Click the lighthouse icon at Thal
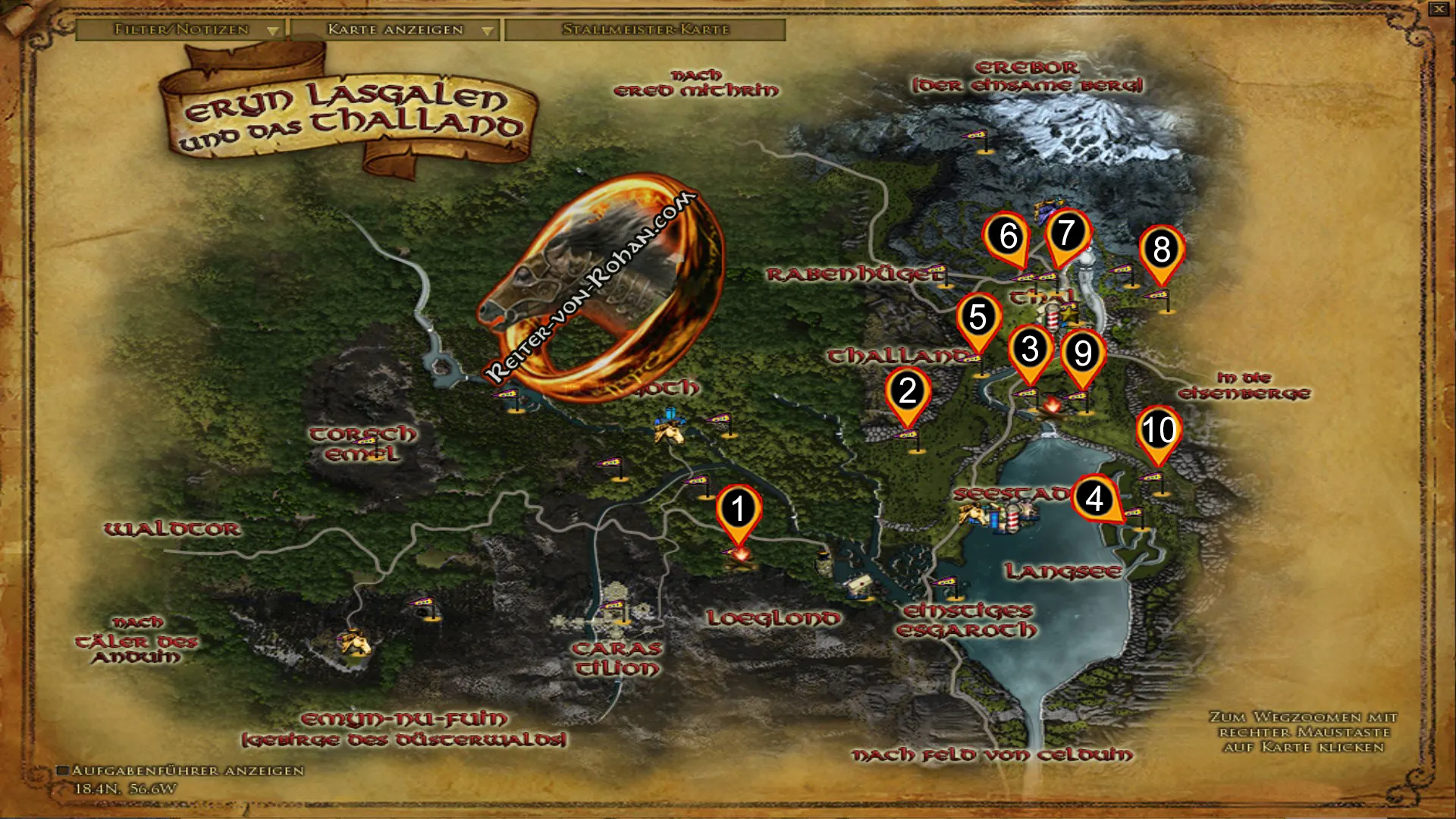This screenshot has height=819, width=1456. pos(1053,318)
